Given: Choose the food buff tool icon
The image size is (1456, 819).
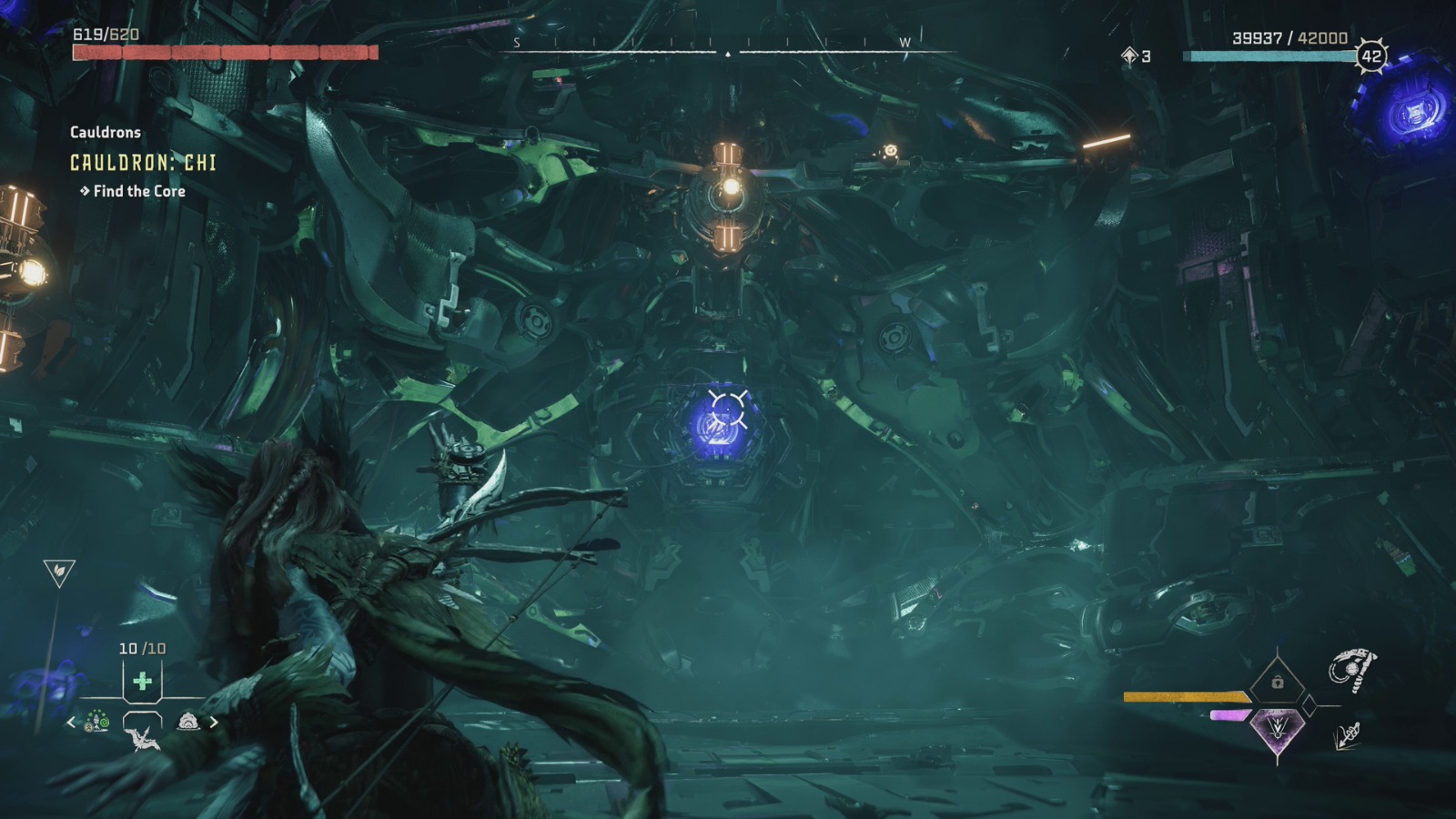Looking at the screenshot, I should pyautogui.click(x=97, y=723).
